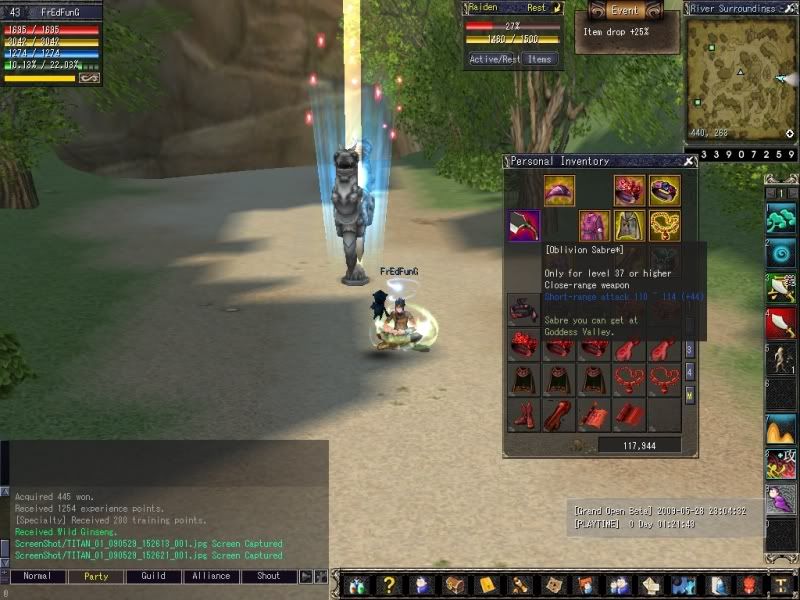
Task: Choose the Alliance chat tab
Action: pyautogui.click(x=211, y=576)
